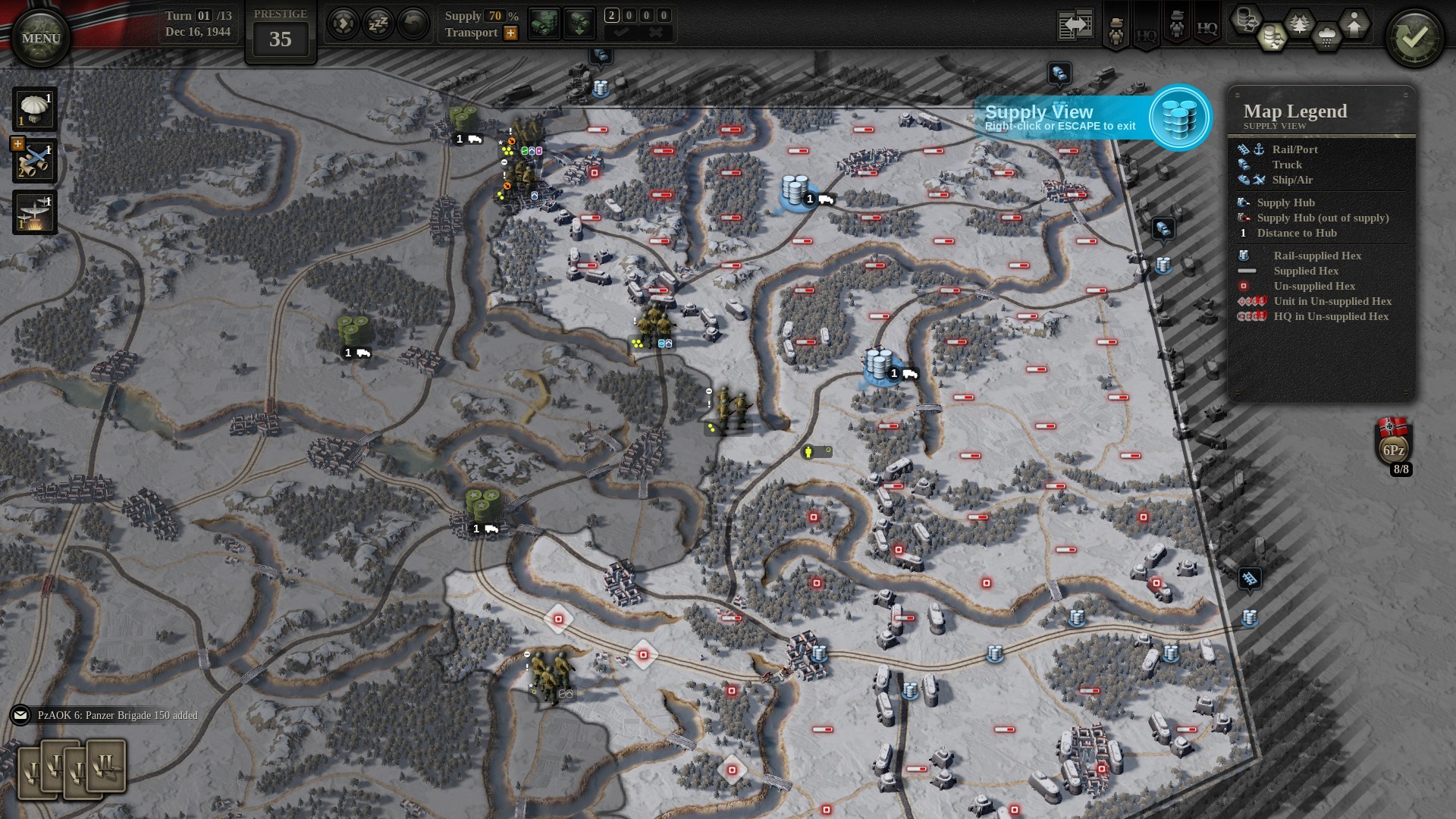
Task: Undo last move with the back arrow
Action: 413,24
